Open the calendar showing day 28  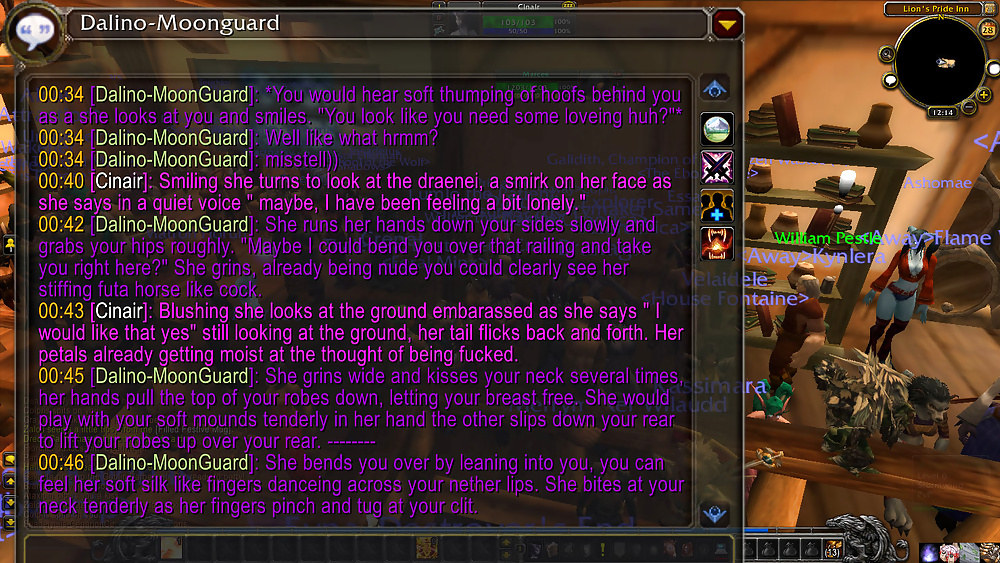point(988,31)
